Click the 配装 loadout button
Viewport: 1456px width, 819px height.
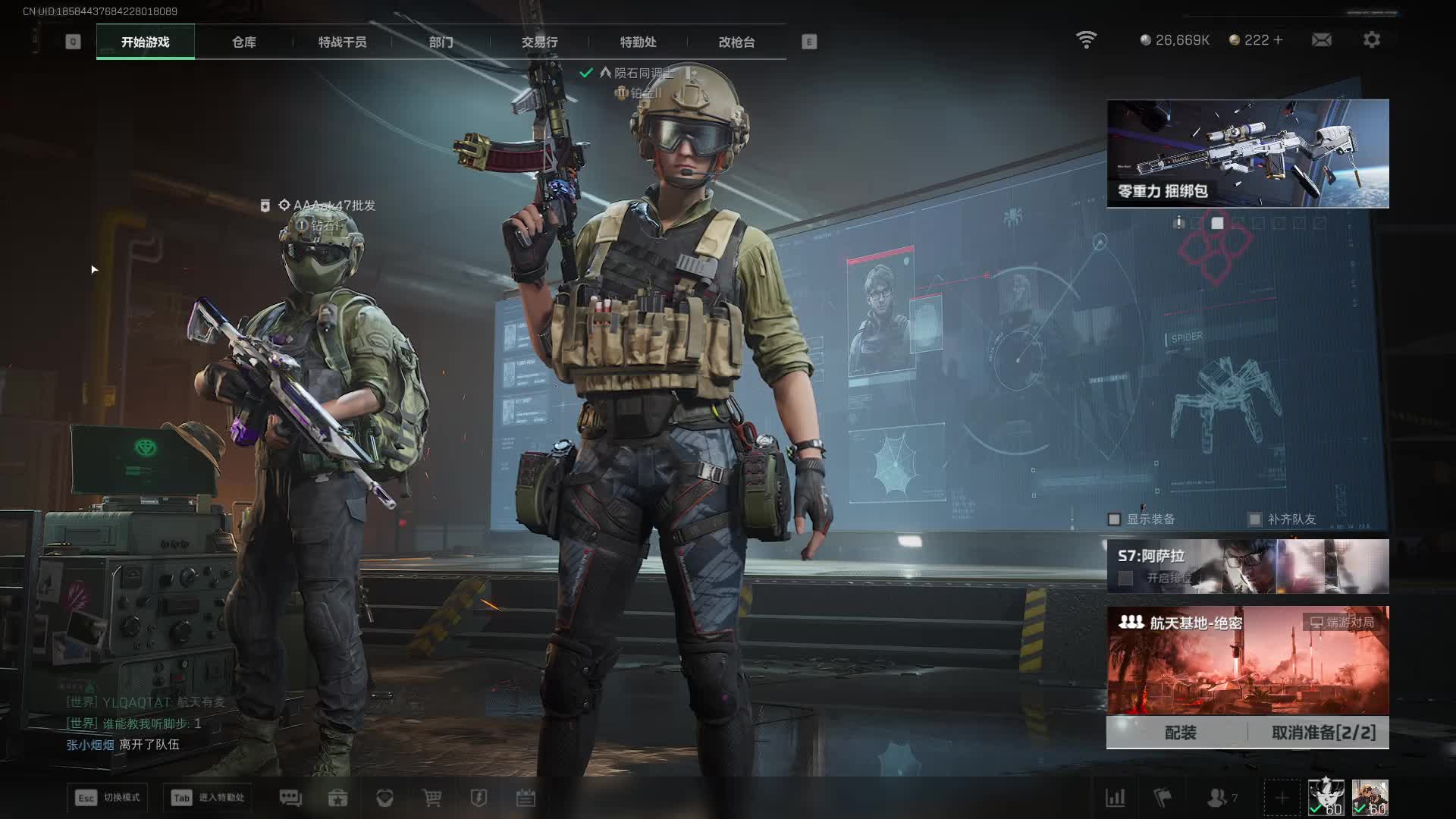1180,733
